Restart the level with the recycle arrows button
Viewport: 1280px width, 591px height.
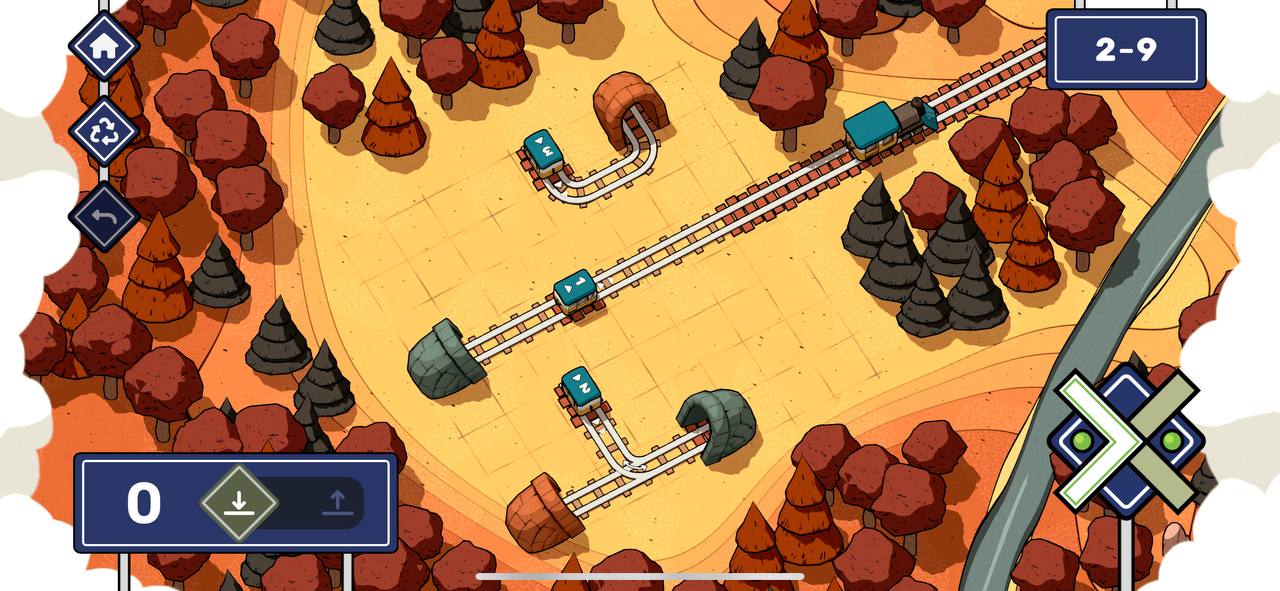(104, 131)
